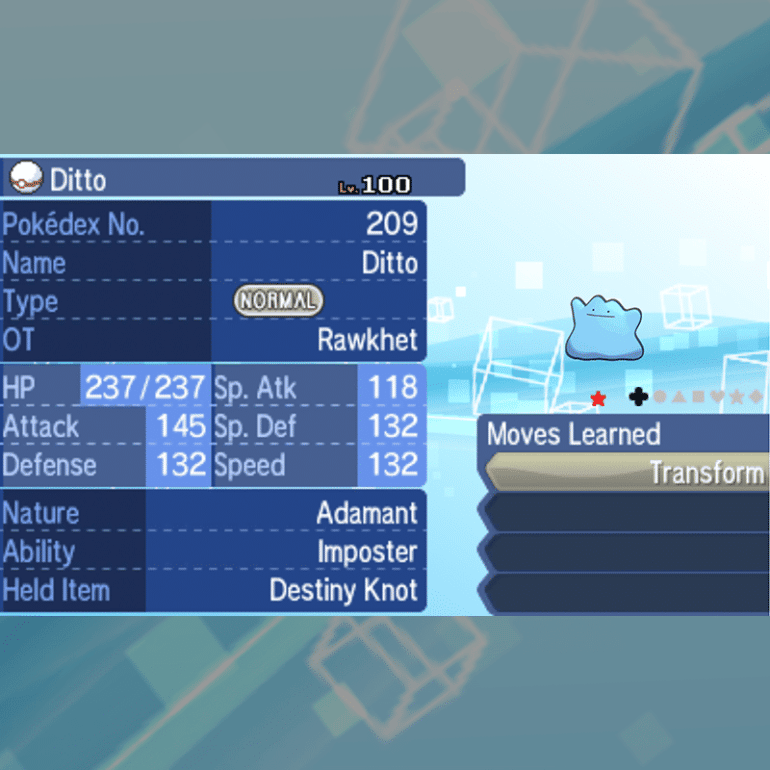Viewport: 770px width, 770px height.
Task: Toggle the heart marking
Action: 717,398
